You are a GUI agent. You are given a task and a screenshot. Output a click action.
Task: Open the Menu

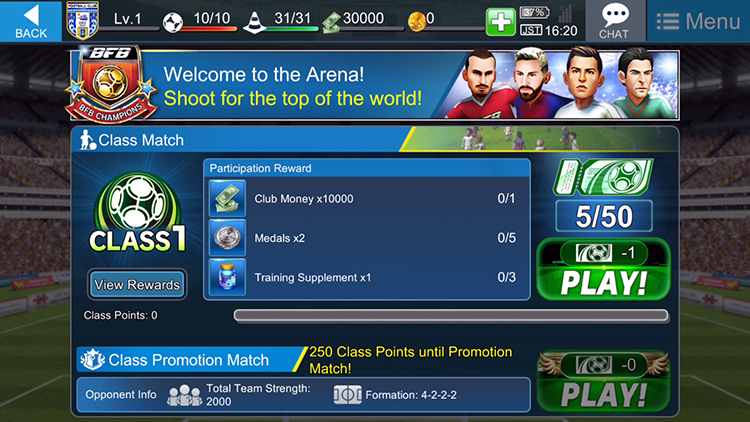[698, 21]
